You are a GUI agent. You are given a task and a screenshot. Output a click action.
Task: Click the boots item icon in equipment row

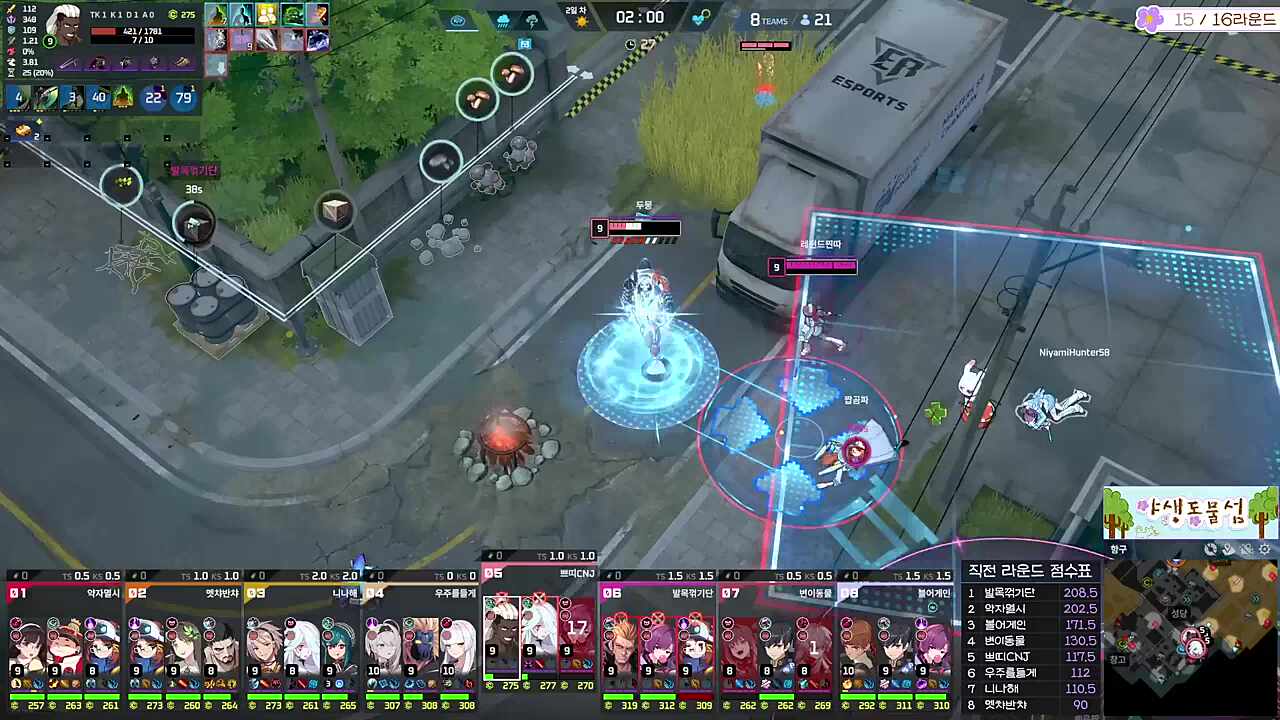click(181, 62)
